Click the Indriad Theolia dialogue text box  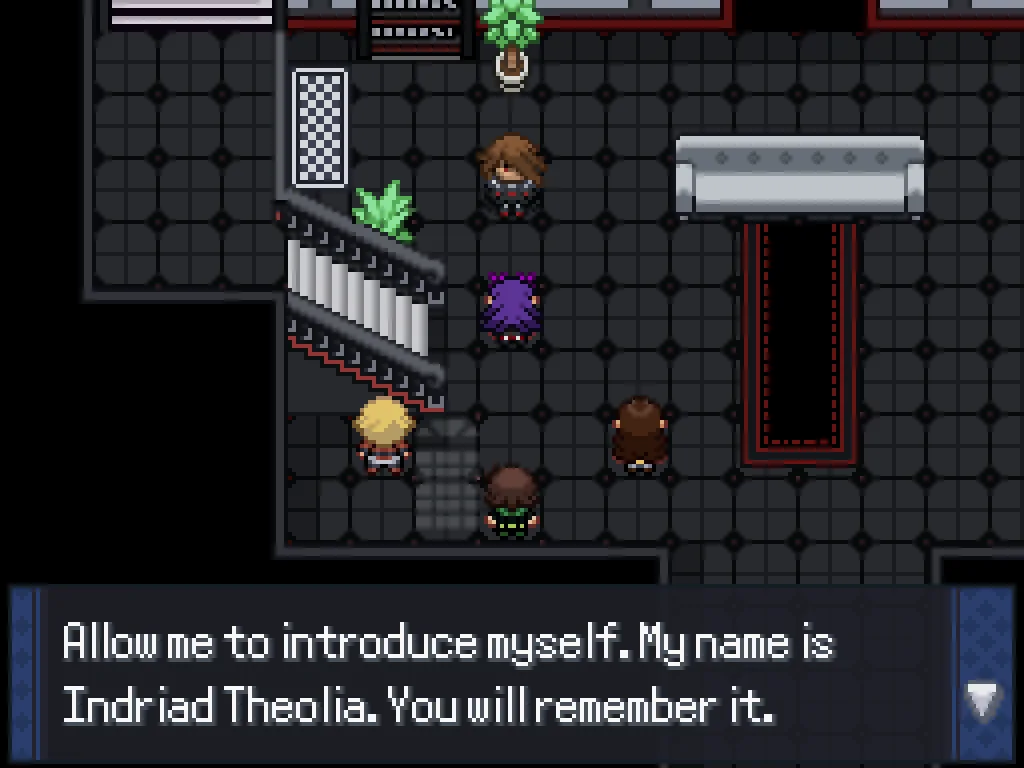(480, 674)
